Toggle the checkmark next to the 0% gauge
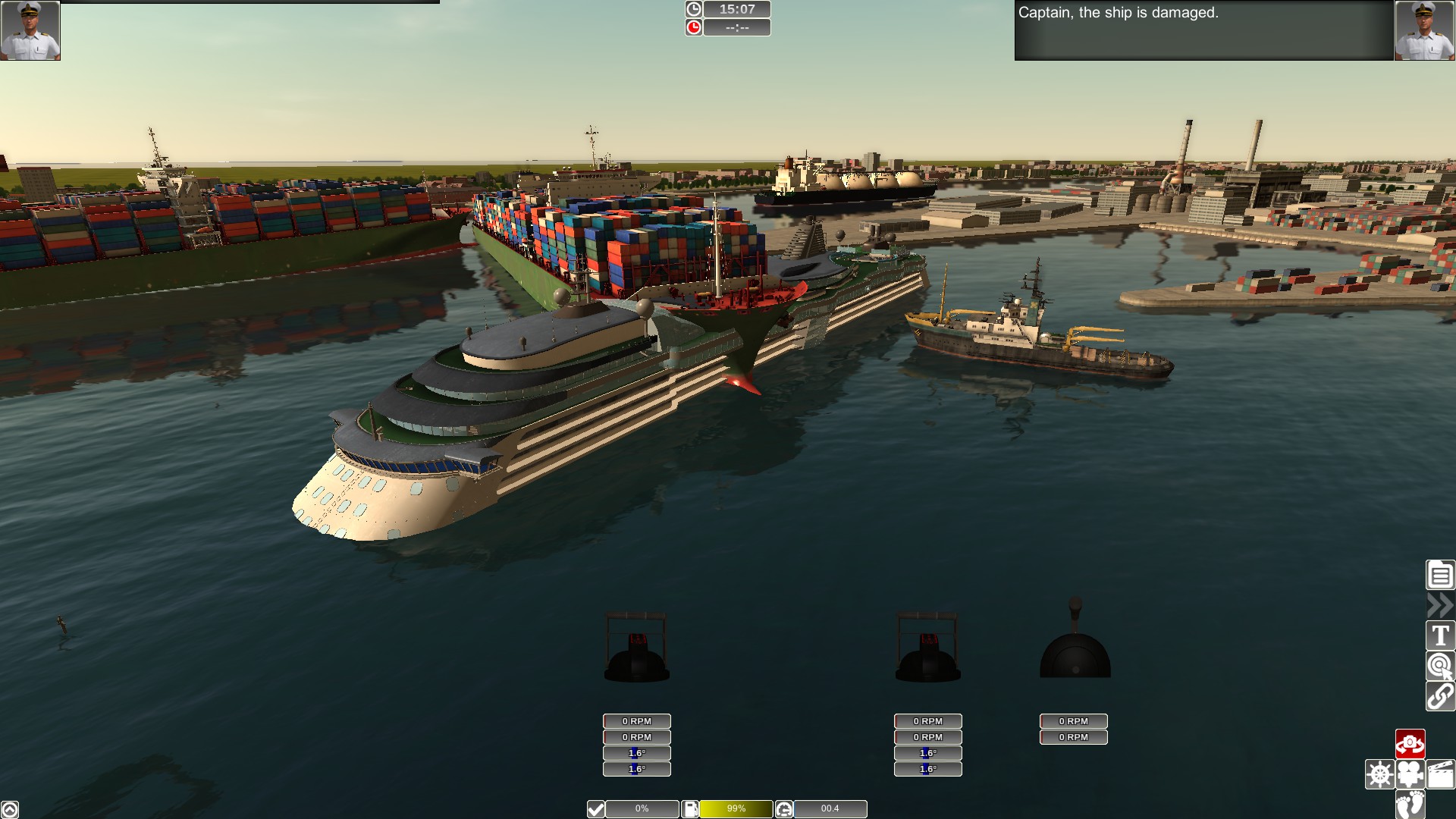The width and height of the screenshot is (1456, 819). (595, 808)
